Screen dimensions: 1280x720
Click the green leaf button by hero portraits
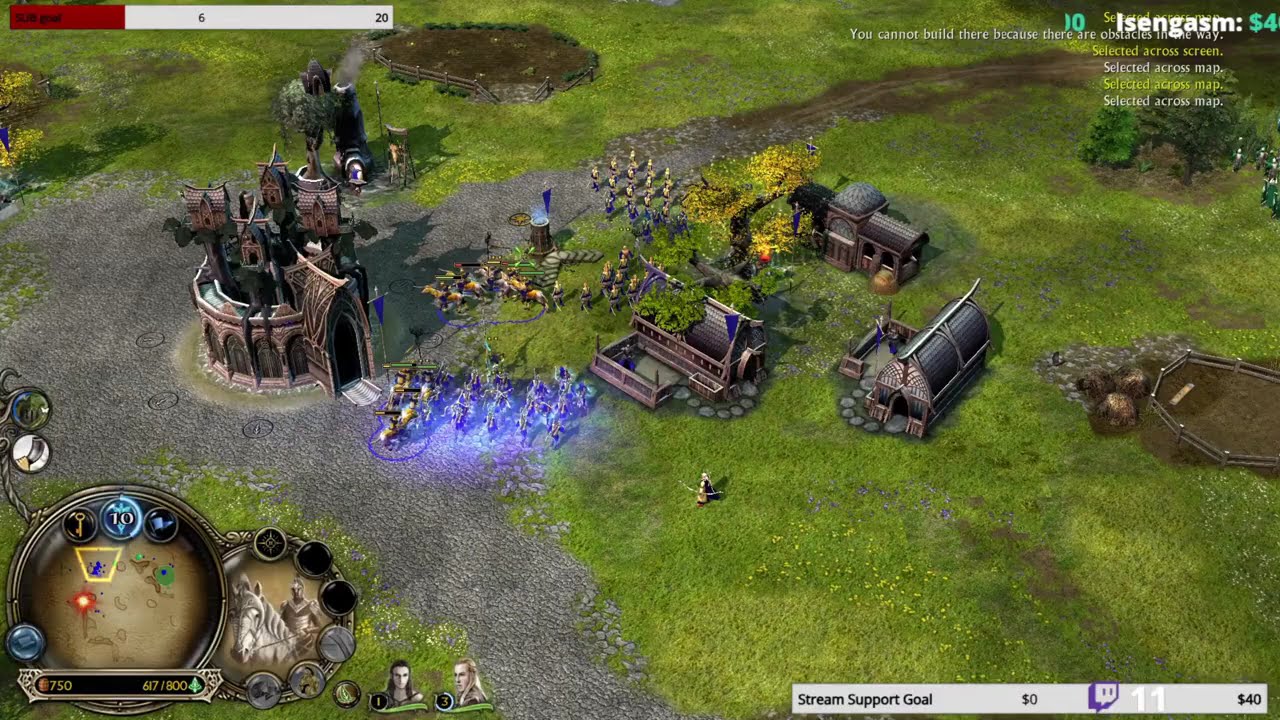click(x=346, y=692)
